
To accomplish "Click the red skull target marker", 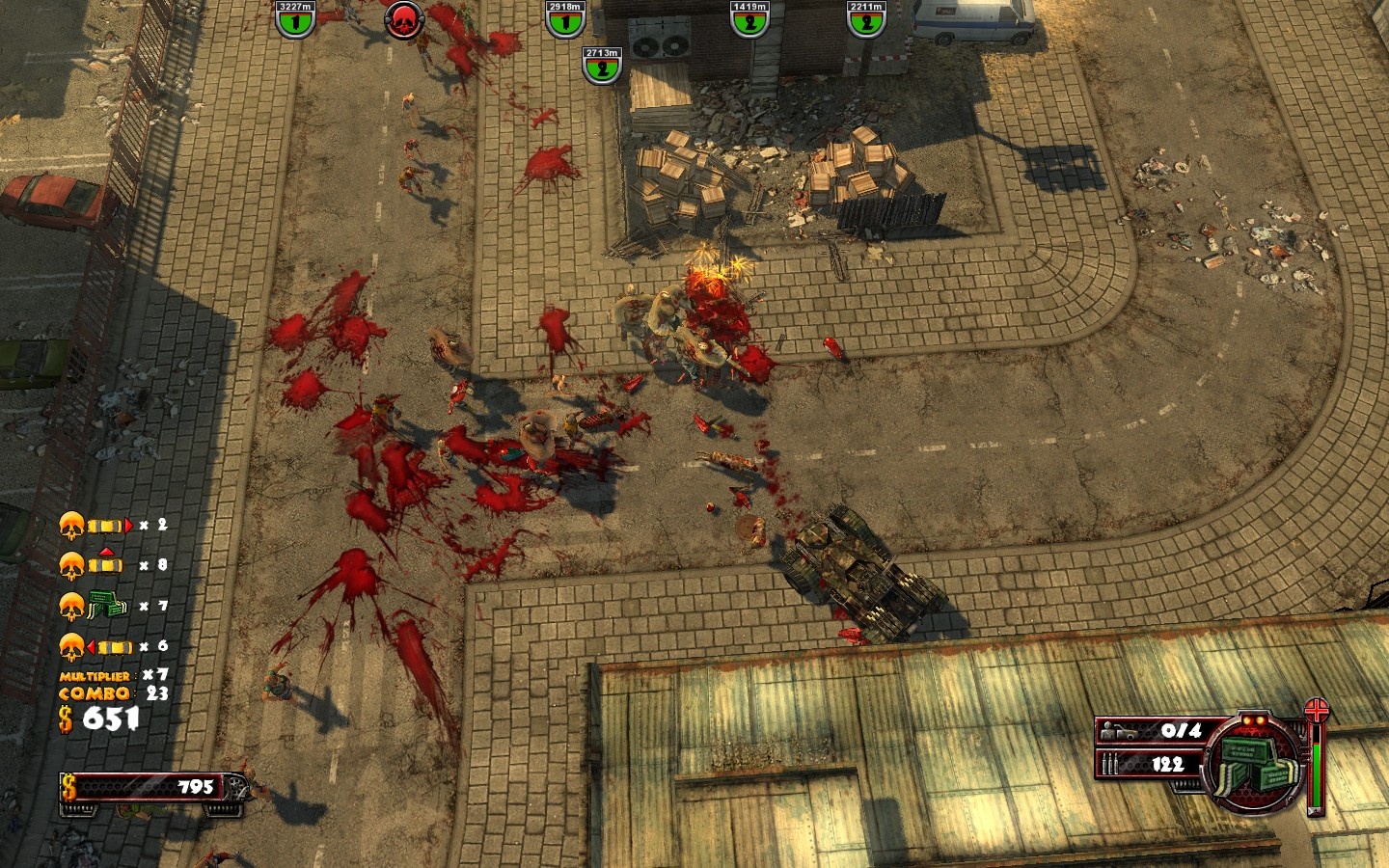I will (403, 19).
